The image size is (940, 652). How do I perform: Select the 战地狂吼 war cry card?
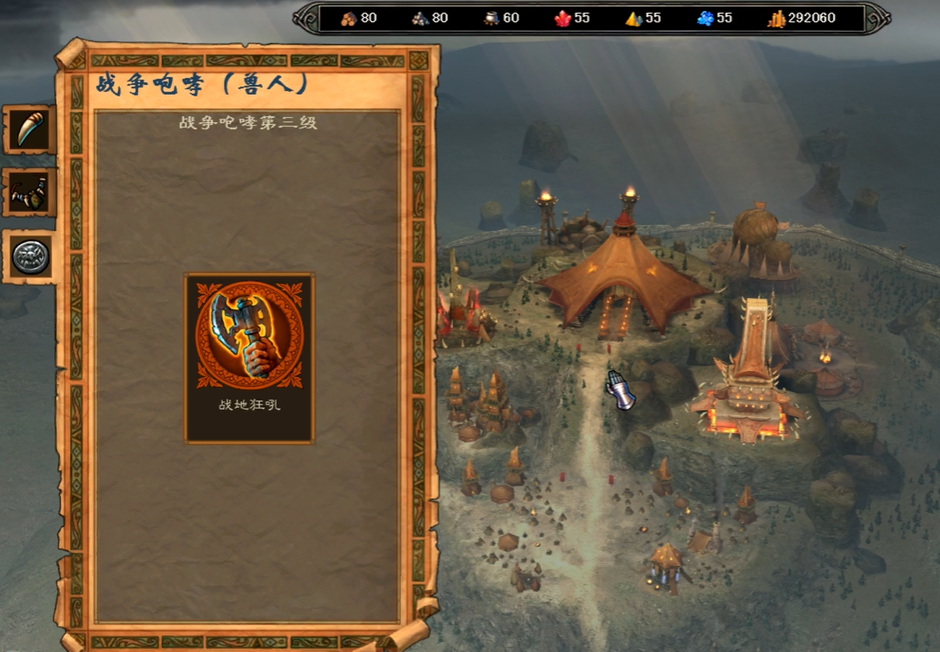249,357
